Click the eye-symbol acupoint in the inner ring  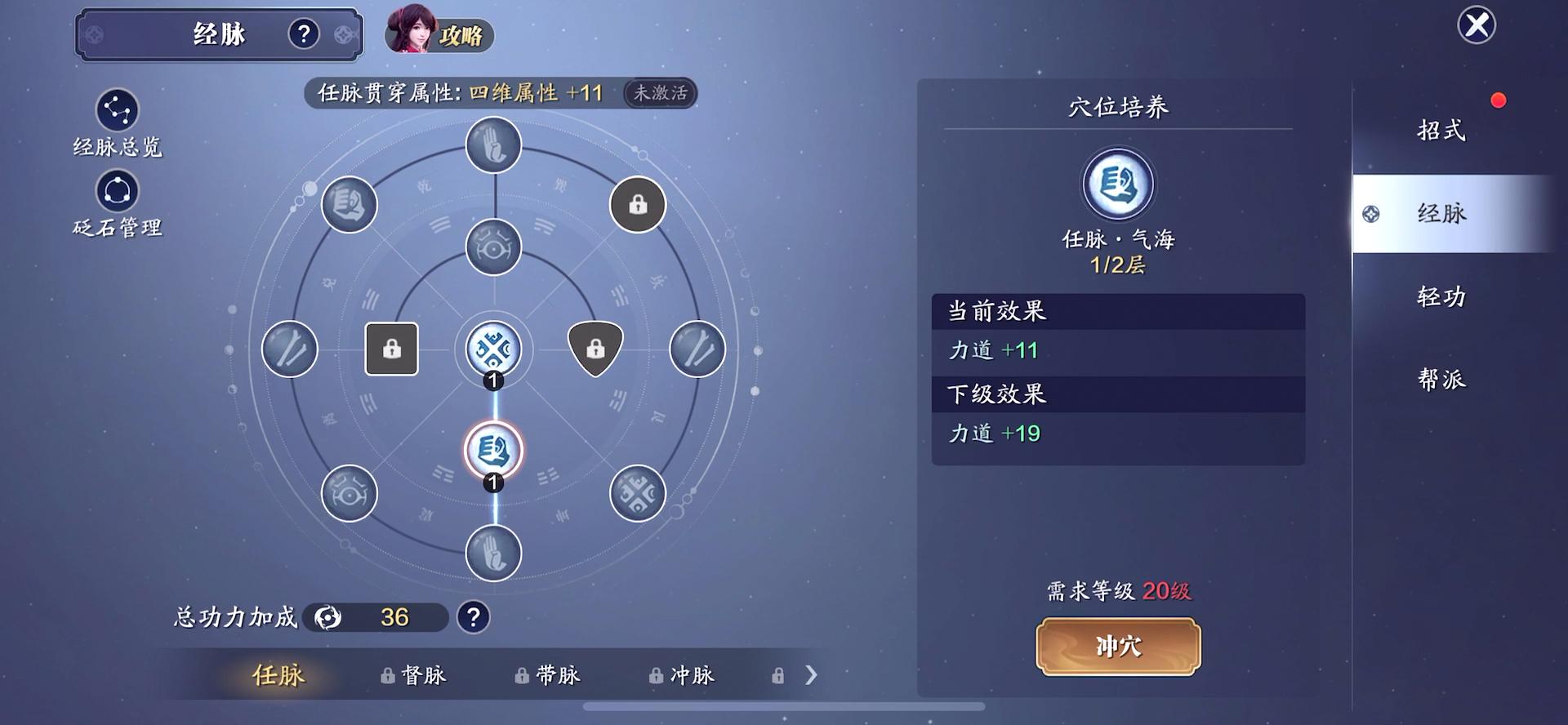[x=492, y=247]
